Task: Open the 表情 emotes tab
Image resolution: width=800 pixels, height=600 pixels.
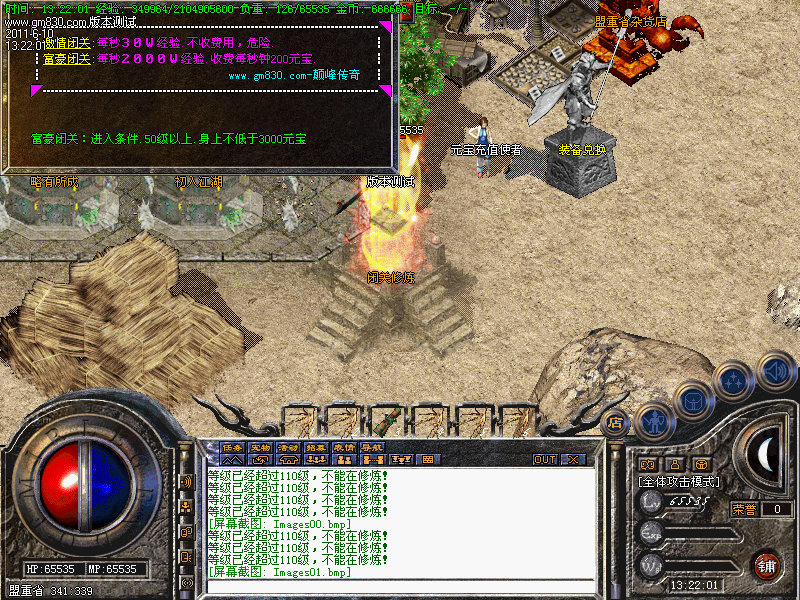Action: pyautogui.click(x=344, y=447)
